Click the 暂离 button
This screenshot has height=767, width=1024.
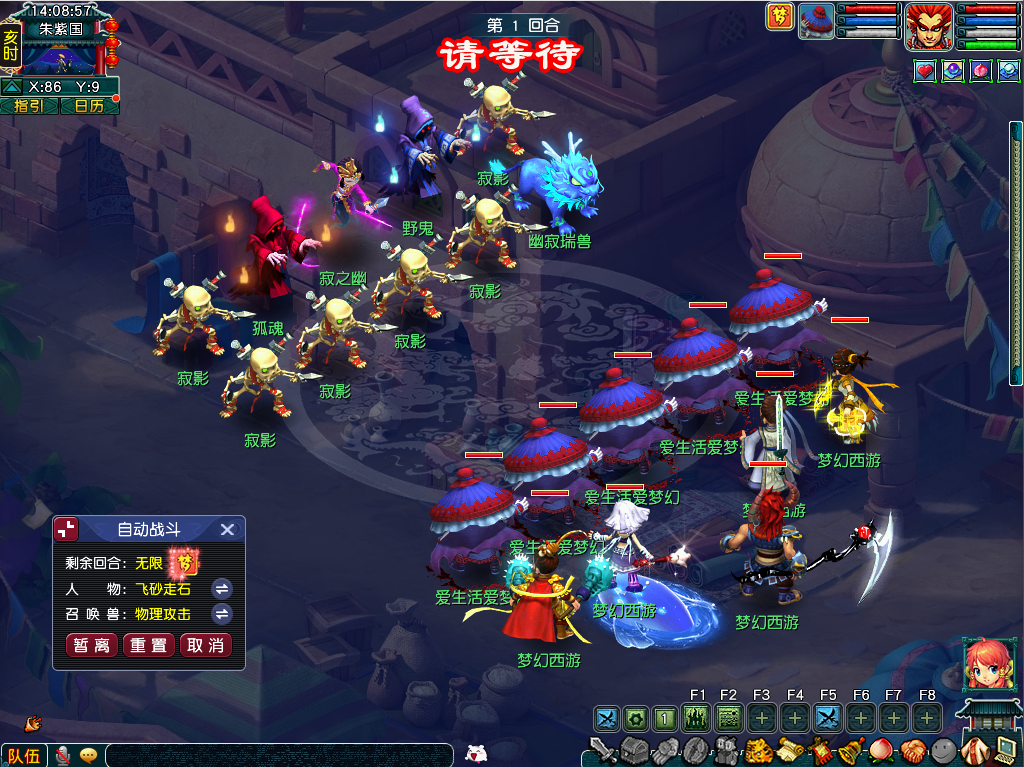click(x=90, y=645)
